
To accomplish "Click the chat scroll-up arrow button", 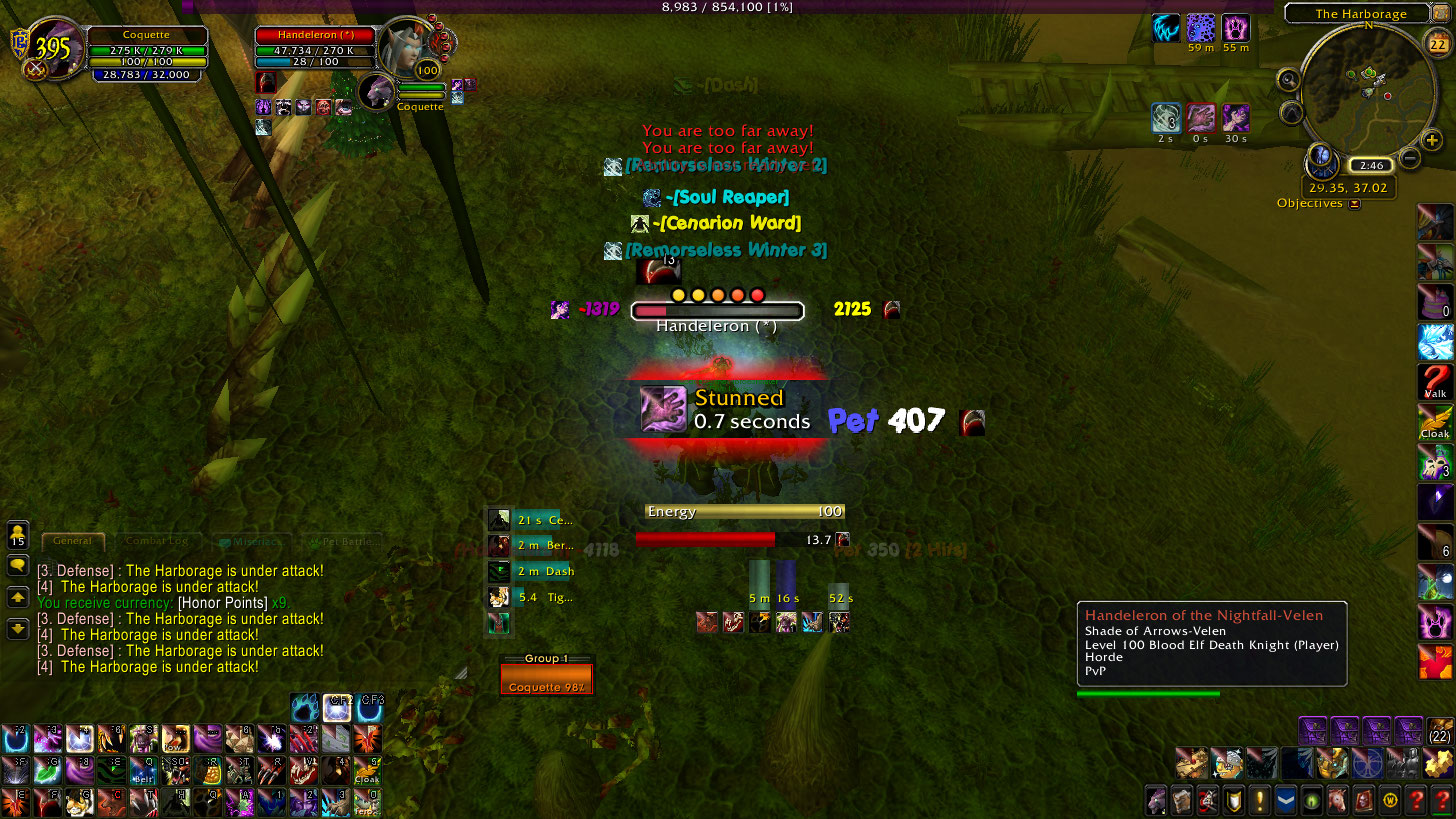I will (x=18, y=597).
